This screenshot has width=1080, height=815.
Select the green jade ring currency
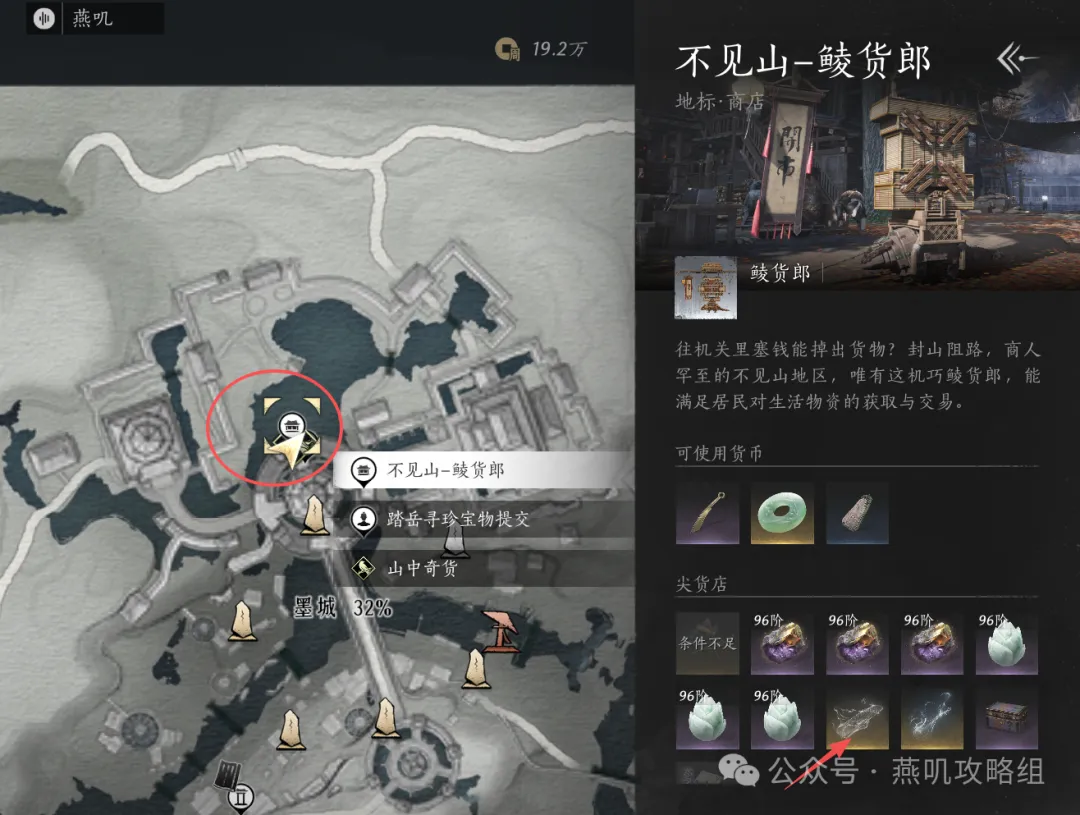782,513
